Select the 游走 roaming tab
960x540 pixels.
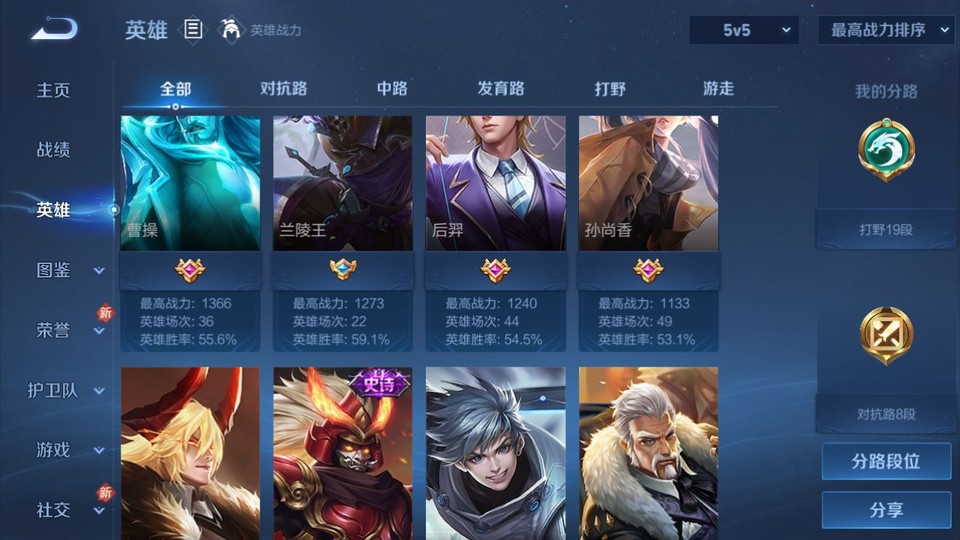[x=718, y=88]
